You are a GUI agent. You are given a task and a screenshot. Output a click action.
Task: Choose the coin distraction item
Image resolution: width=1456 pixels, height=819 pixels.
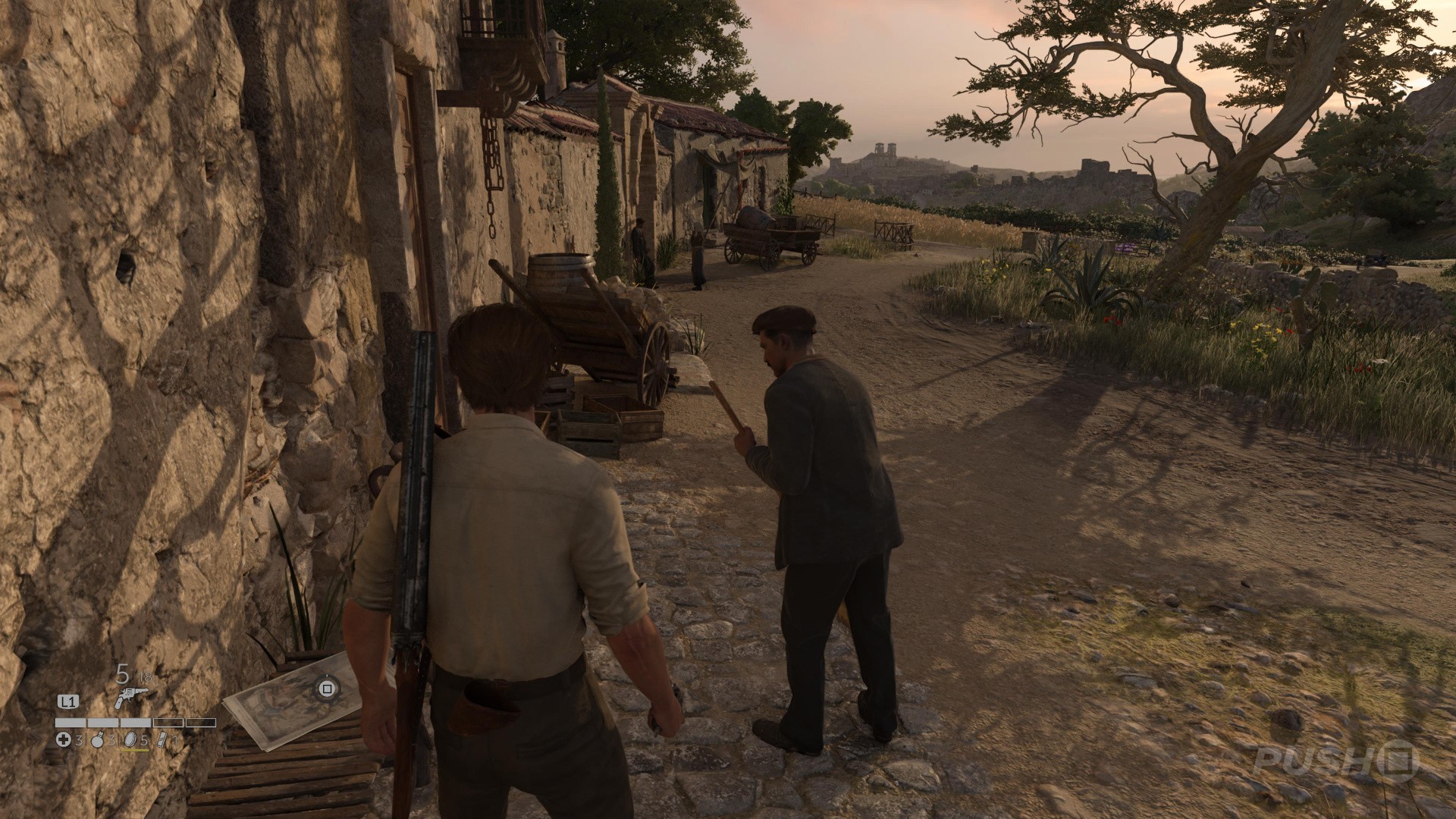point(130,740)
